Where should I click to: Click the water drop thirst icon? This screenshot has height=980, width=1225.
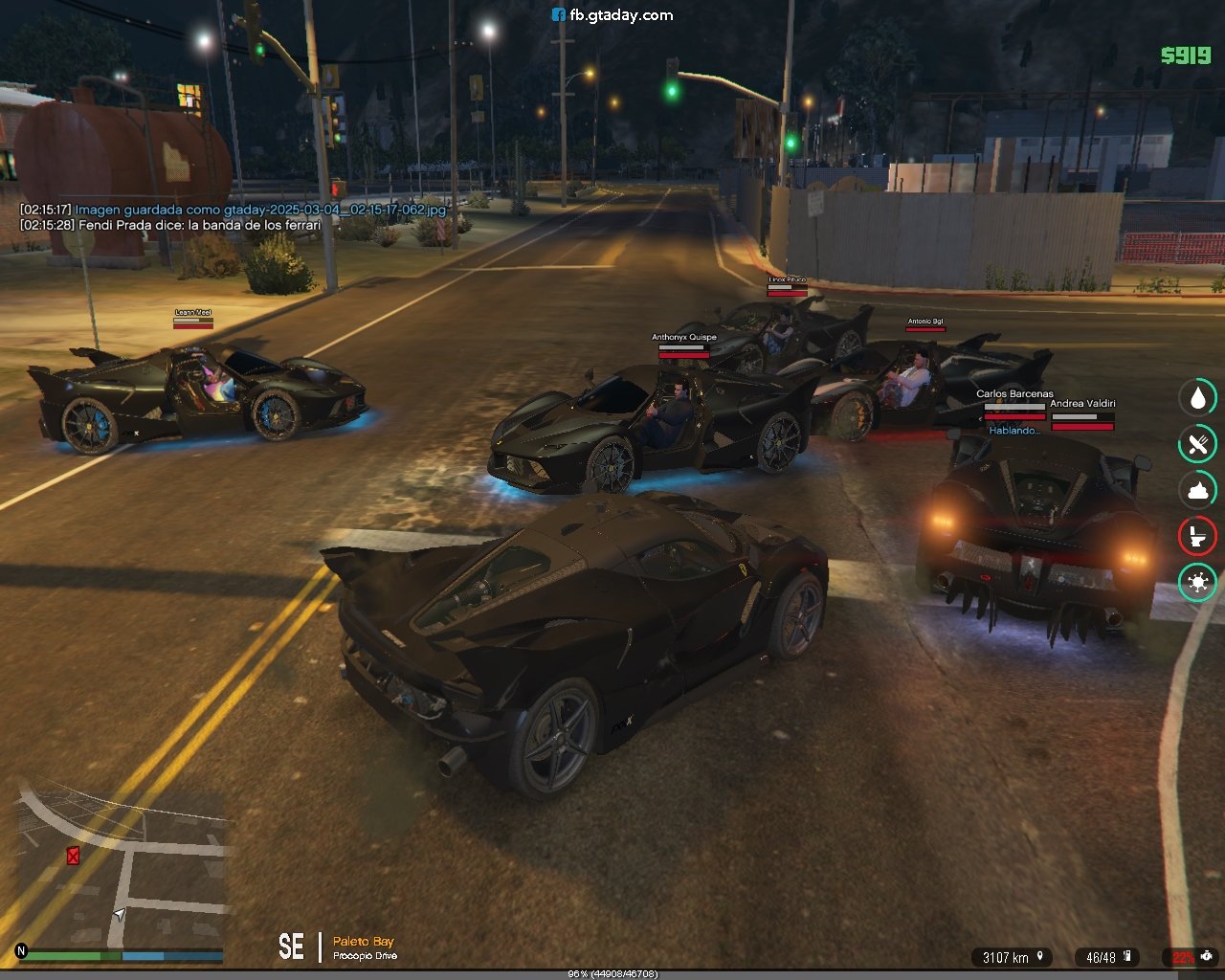(1197, 397)
